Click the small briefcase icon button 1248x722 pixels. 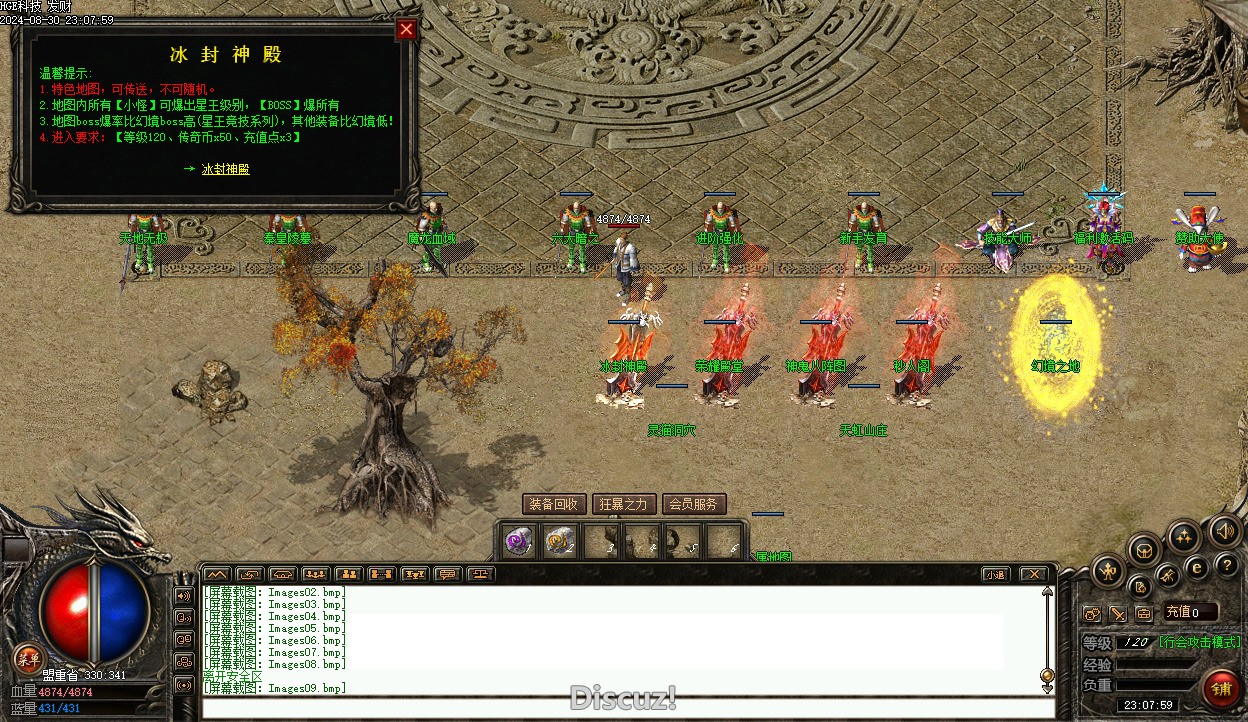pyautogui.click(x=1143, y=613)
